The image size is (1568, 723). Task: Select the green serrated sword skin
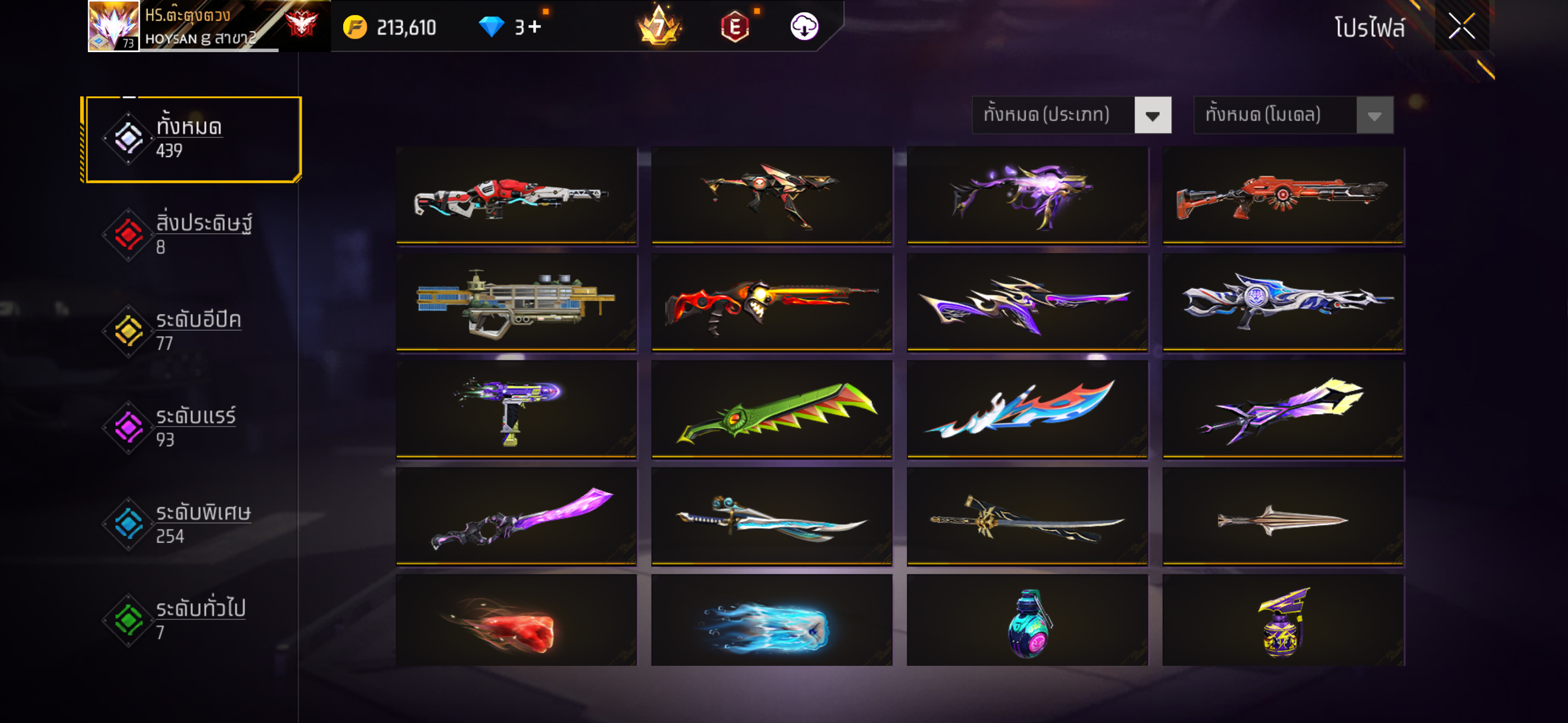click(x=771, y=410)
